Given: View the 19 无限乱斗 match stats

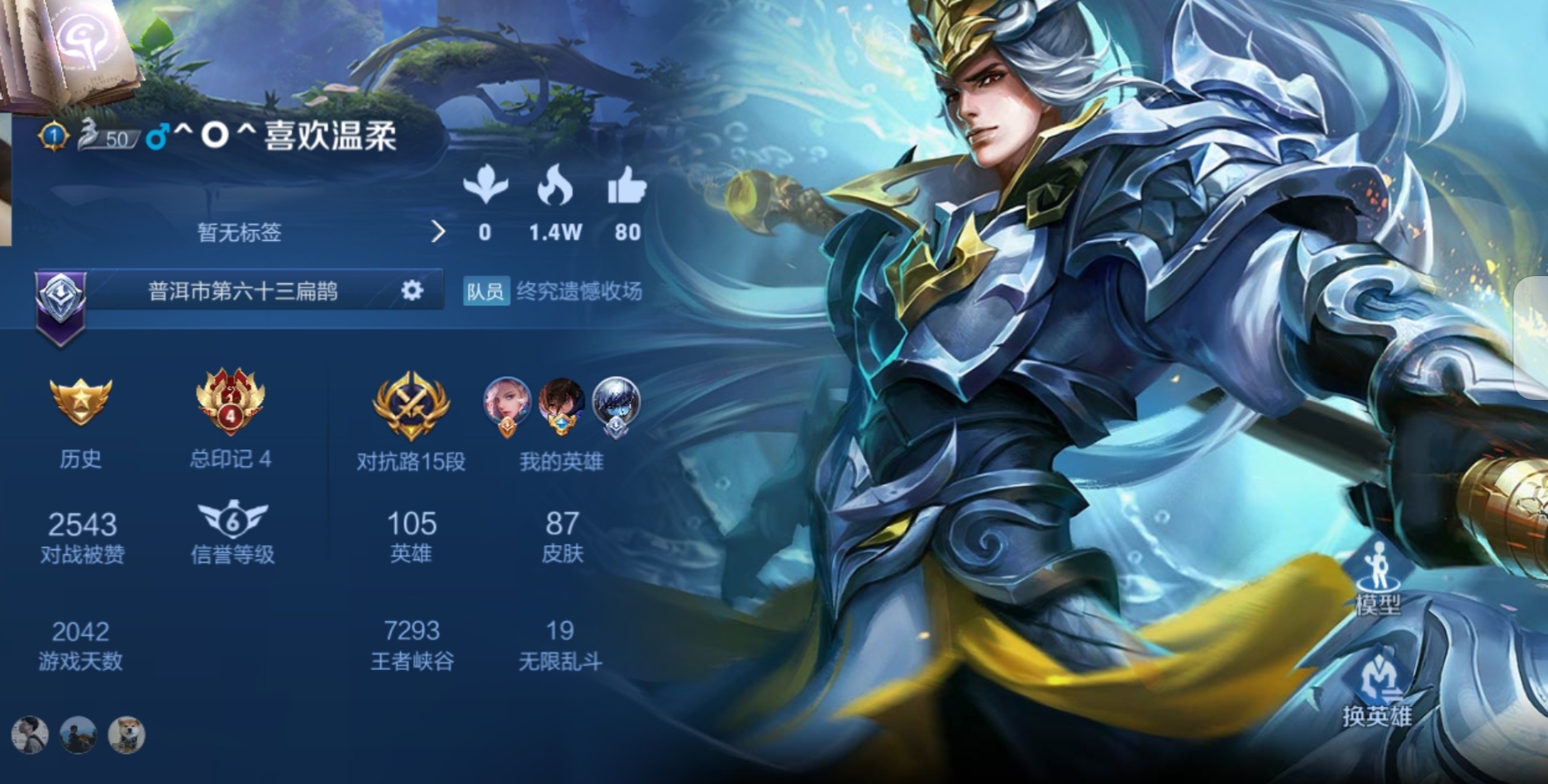Looking at the screenshot, I should tap(560, 644).
